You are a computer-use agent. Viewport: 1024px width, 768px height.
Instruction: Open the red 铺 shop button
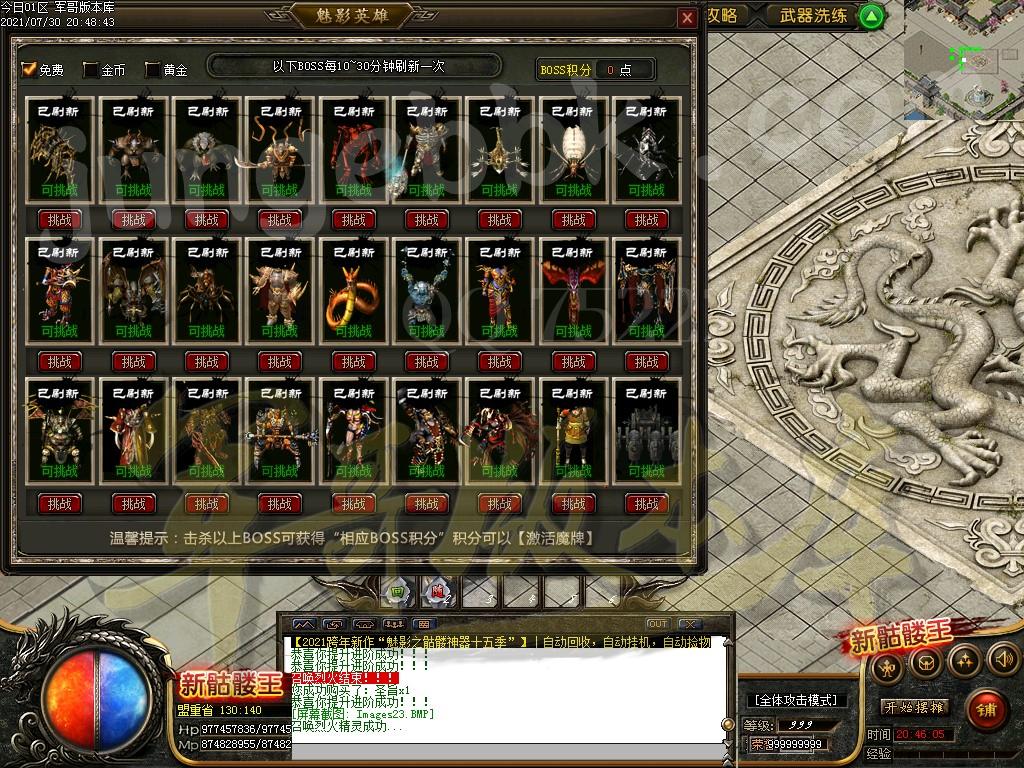tap(987, 710)
